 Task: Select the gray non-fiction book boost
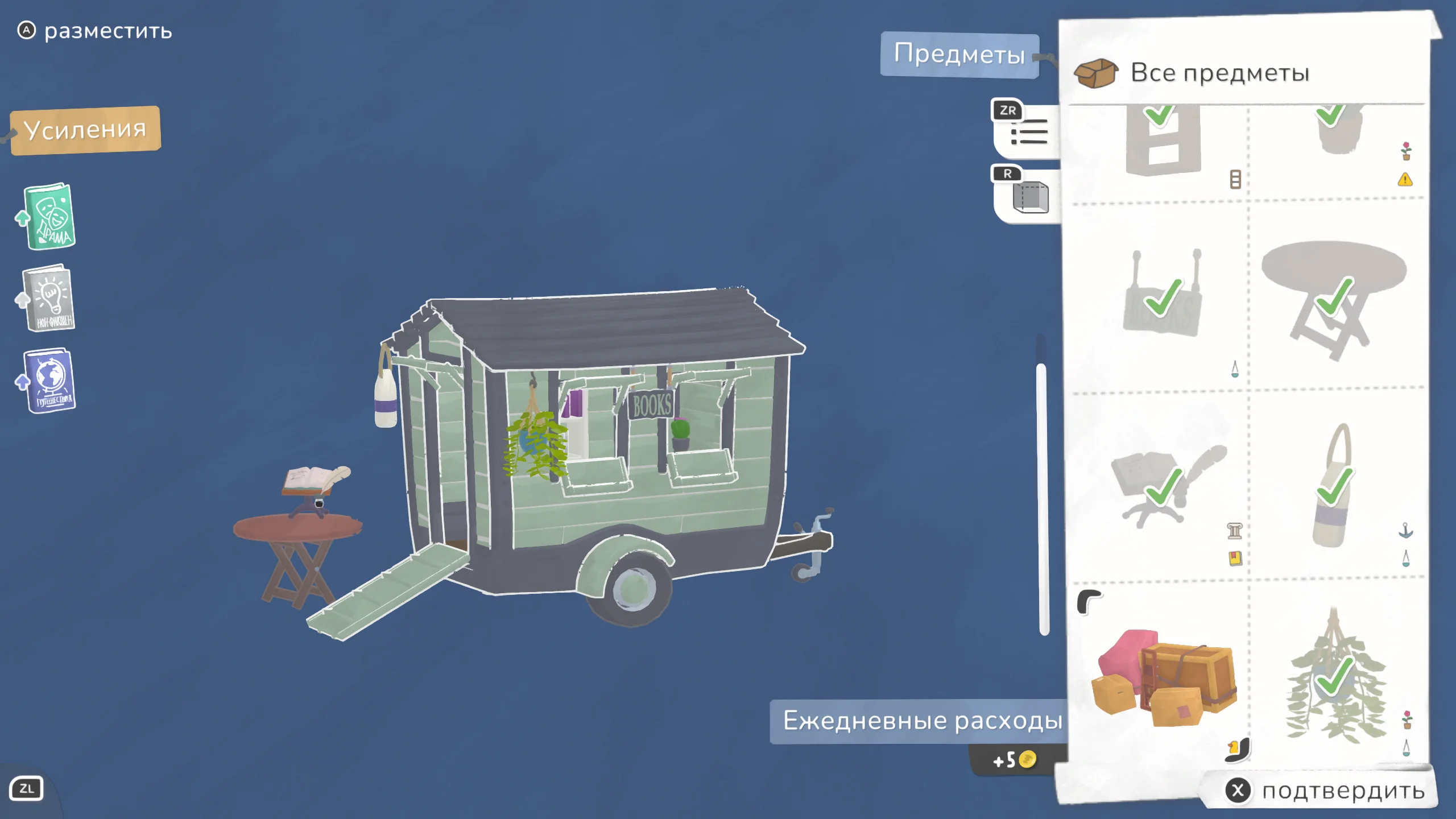tap(49, 299)
